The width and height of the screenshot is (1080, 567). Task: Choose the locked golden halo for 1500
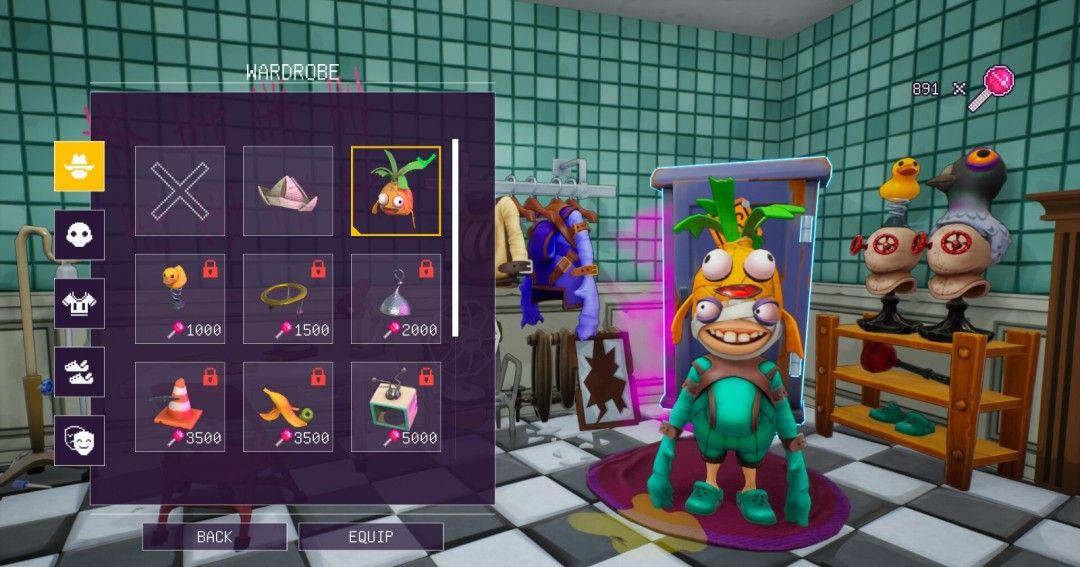tap(288, 299)
